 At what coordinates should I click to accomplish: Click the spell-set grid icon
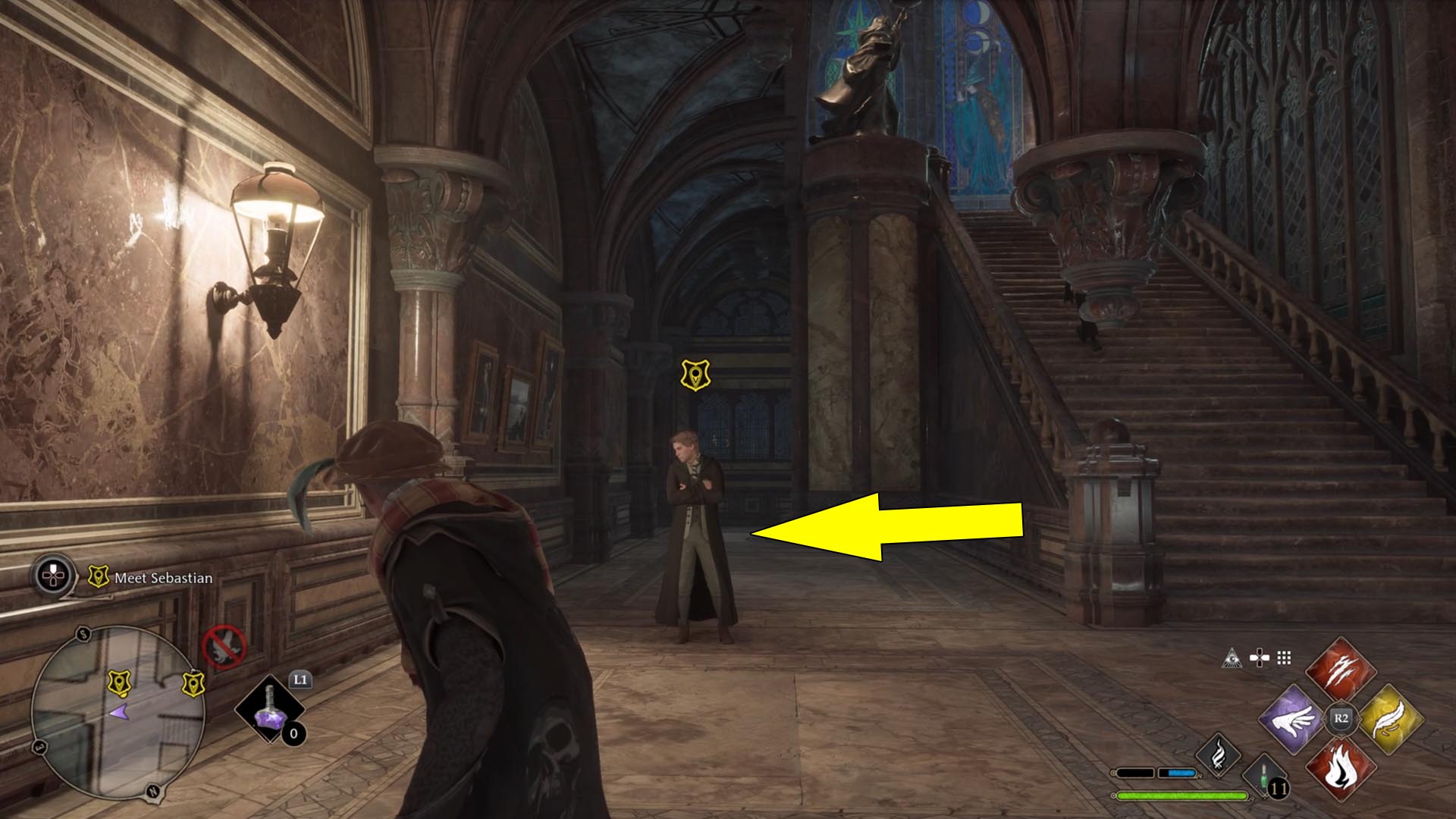point(1284,657)
